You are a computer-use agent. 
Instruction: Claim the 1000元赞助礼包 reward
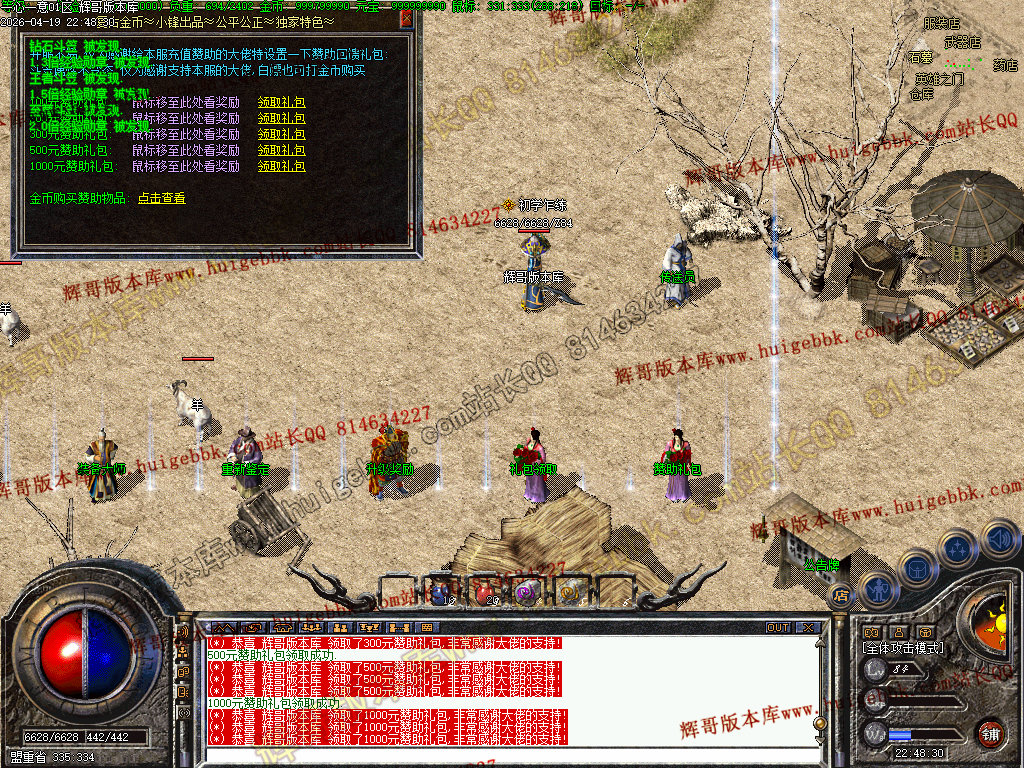pos(281,166)
